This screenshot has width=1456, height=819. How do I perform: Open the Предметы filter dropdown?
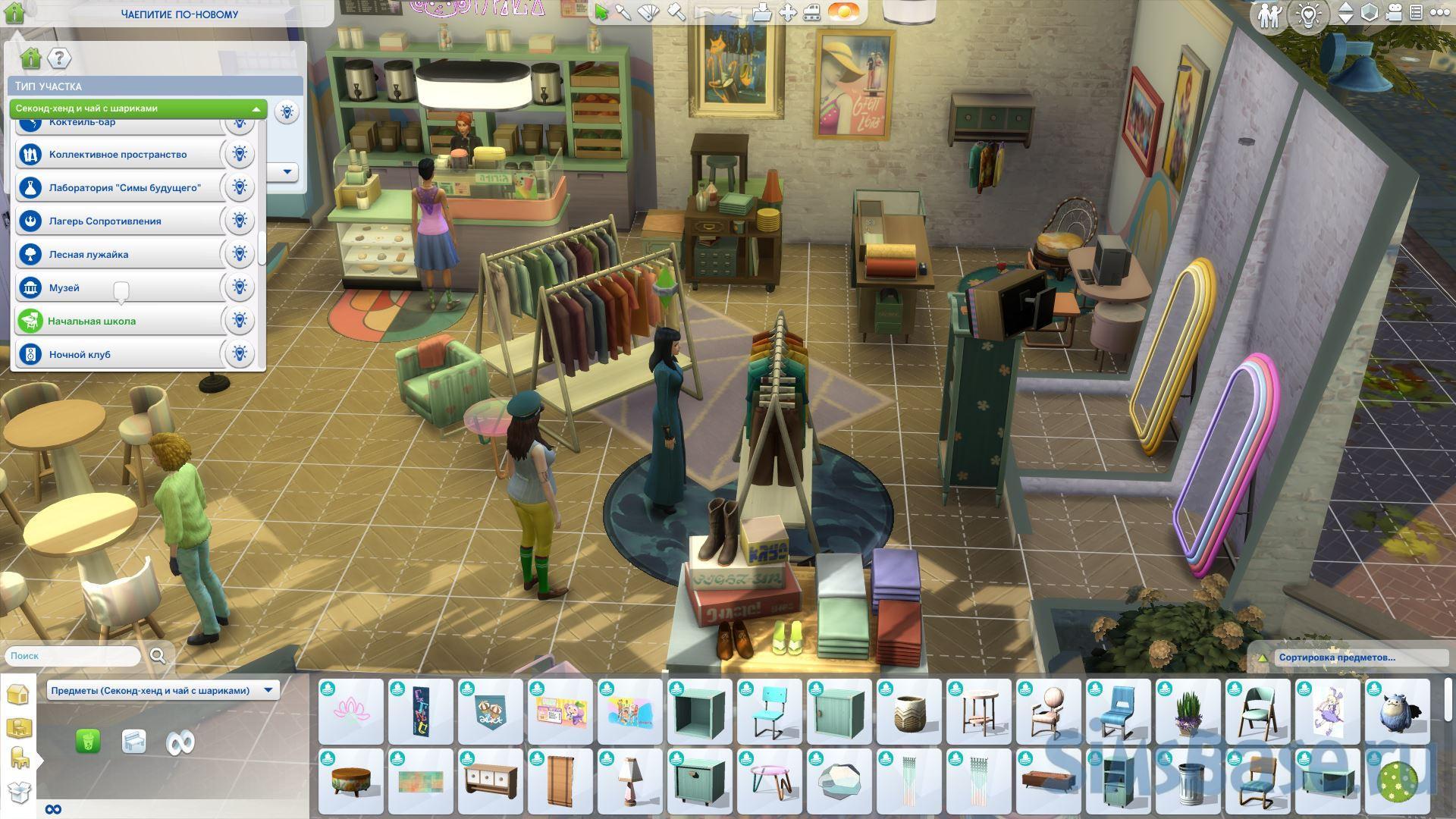click(162, 690)
